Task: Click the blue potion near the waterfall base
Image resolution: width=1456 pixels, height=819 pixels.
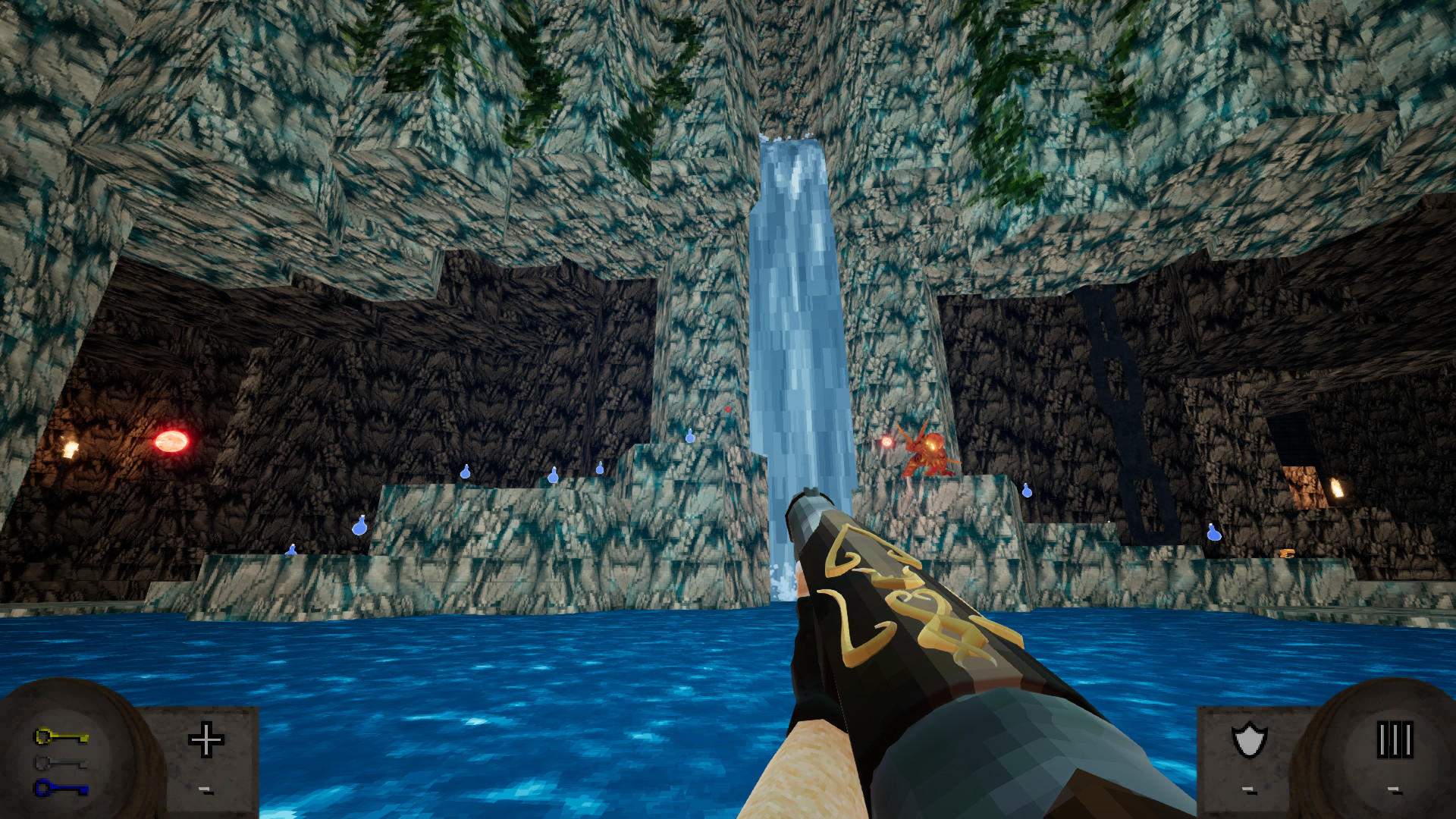Action: [x=689, y=438]
